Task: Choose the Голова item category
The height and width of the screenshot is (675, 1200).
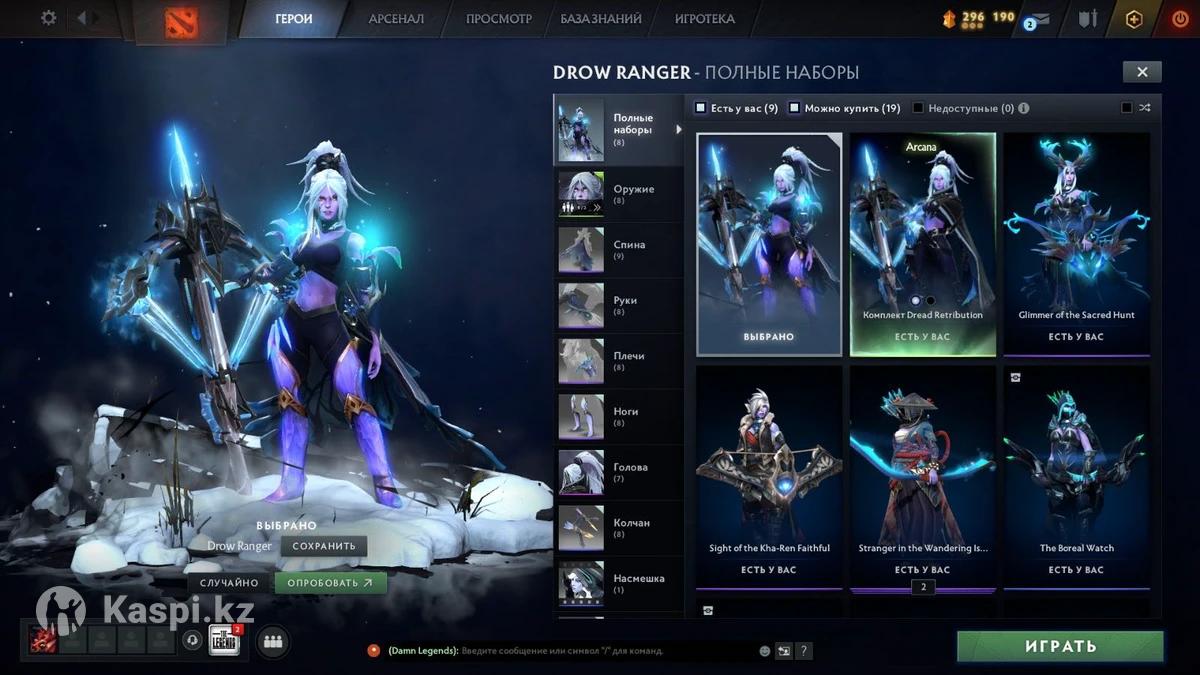Action: click(618, 472)
